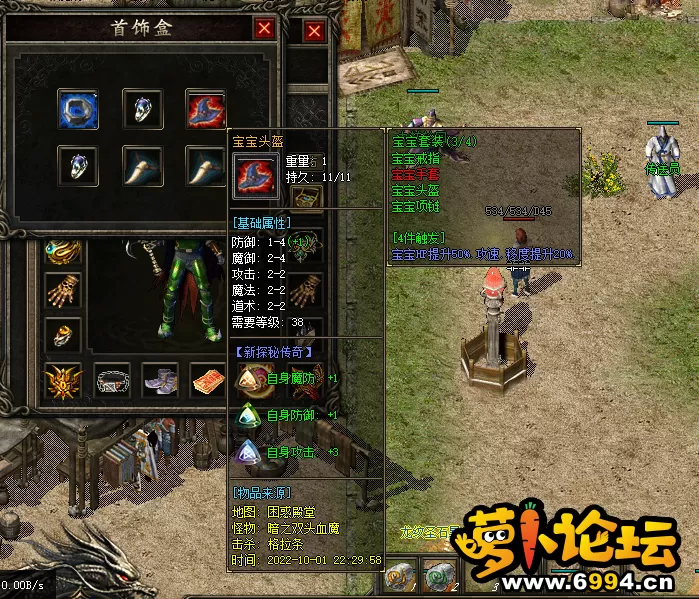Use the green scroll stone in hotbar slot 2

click(439, 577)
